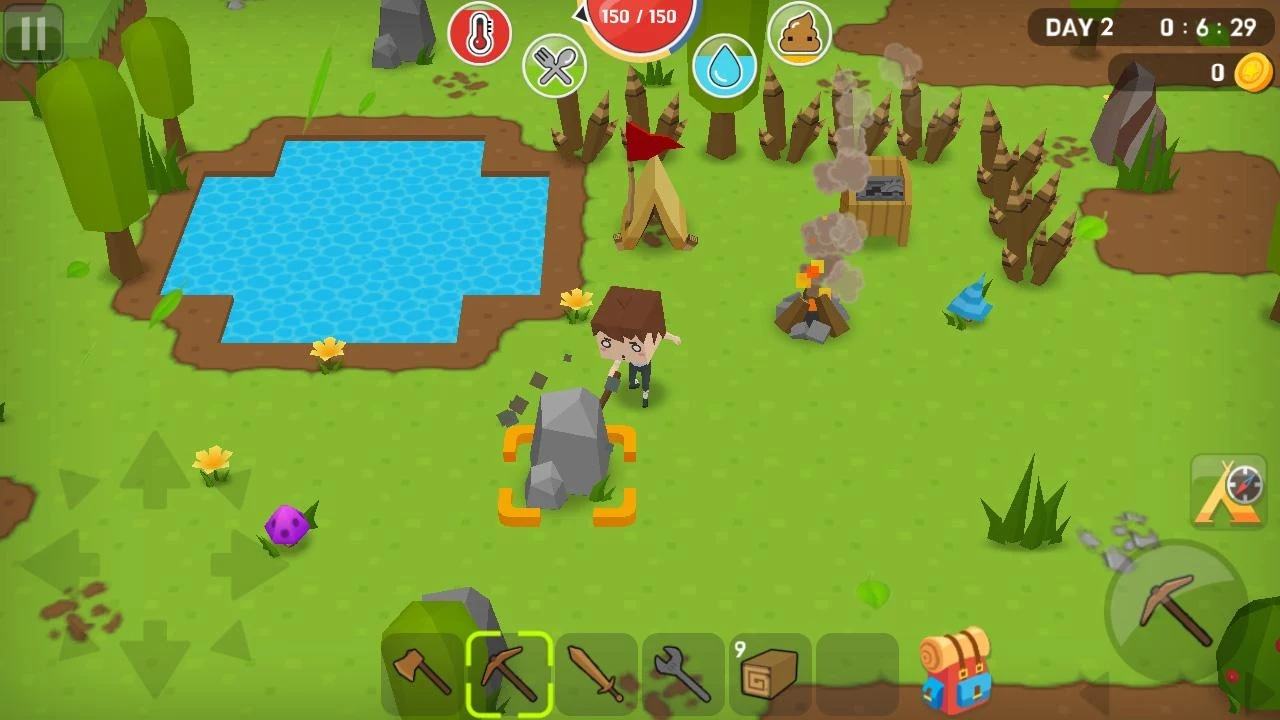Tap the poop status indicator

point(798,33)
